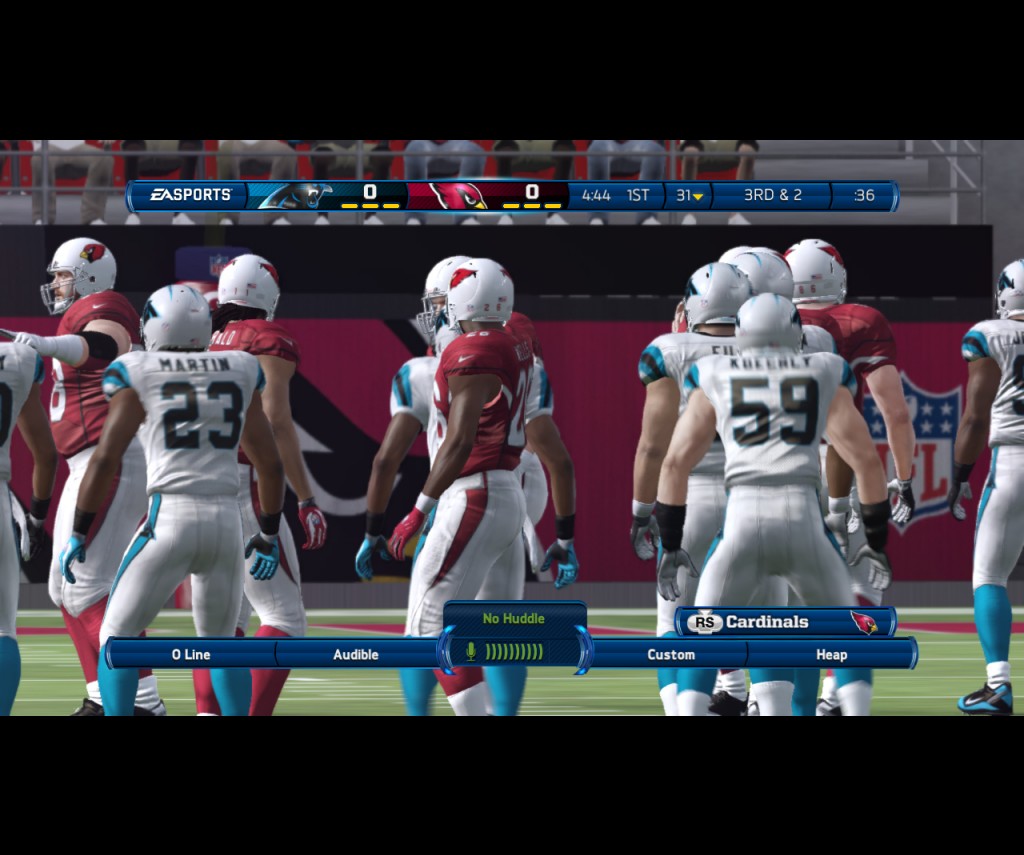Activate the No Huddle command
The width and height of the screenshot is (1024, 855).
click(513, 619)
